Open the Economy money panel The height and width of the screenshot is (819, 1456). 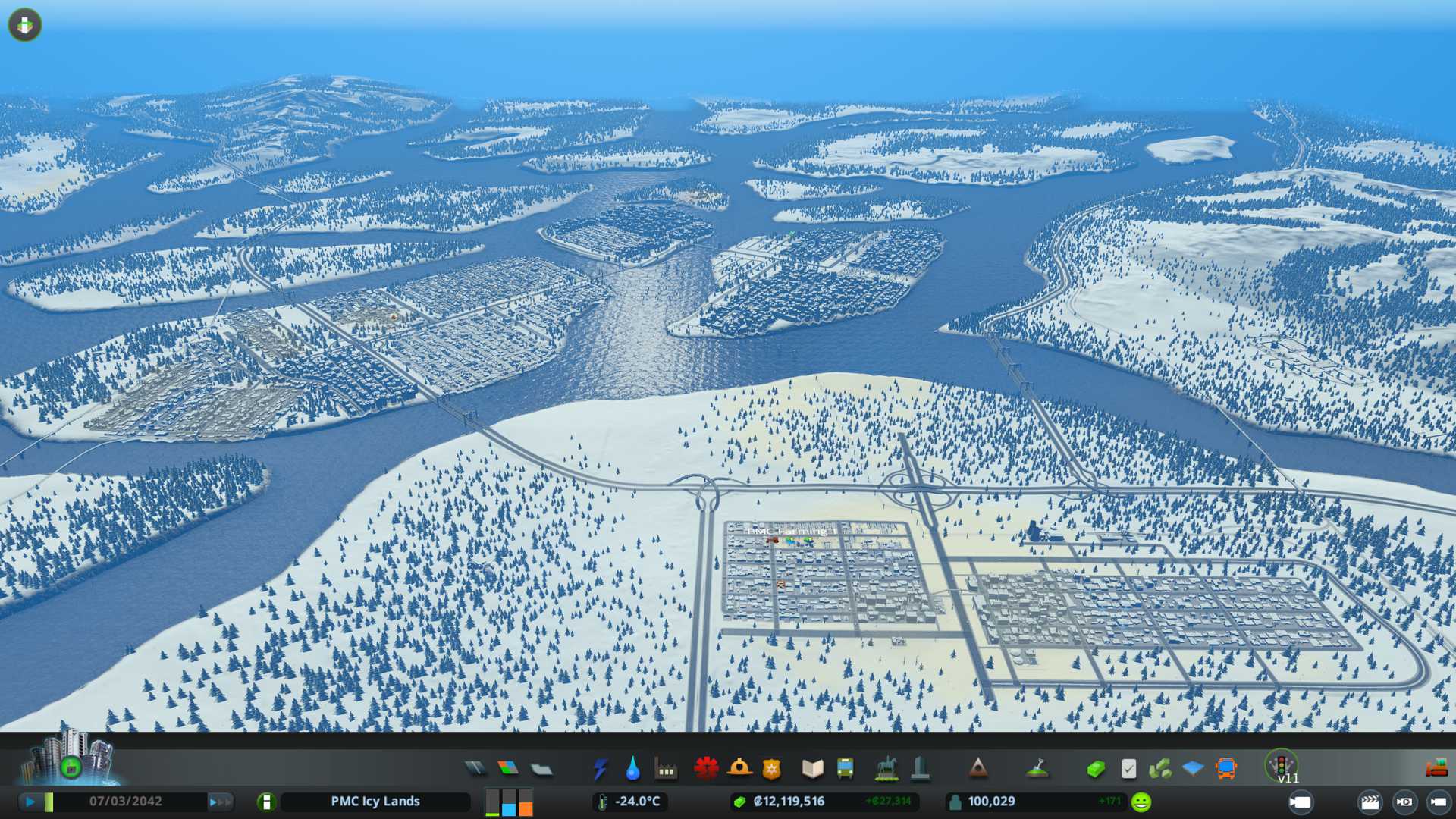pos(1095,769)
